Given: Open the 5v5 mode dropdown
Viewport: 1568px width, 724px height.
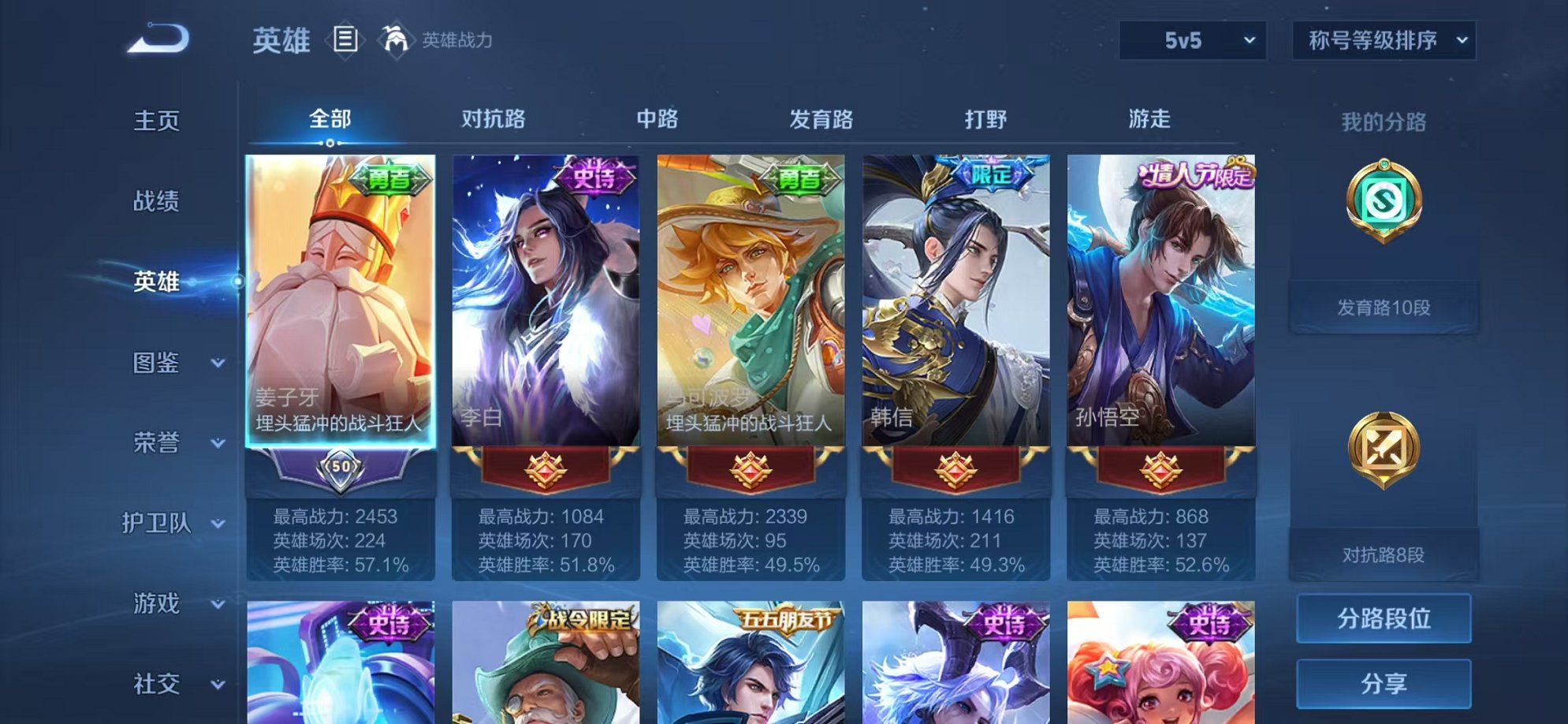Looking at the screenshot, I should pos(1192,39).
